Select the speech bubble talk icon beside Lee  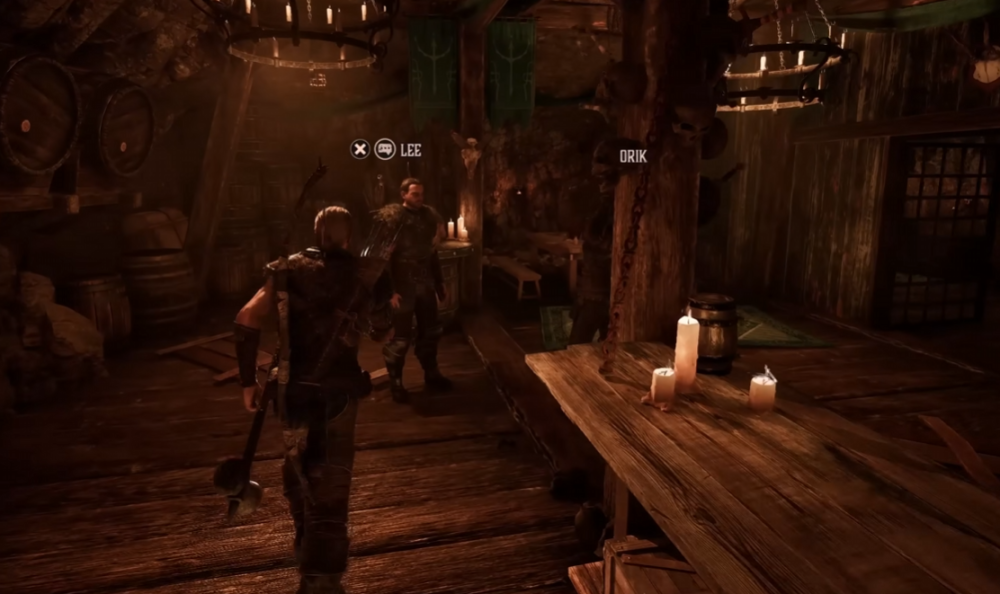click(385, 150)
